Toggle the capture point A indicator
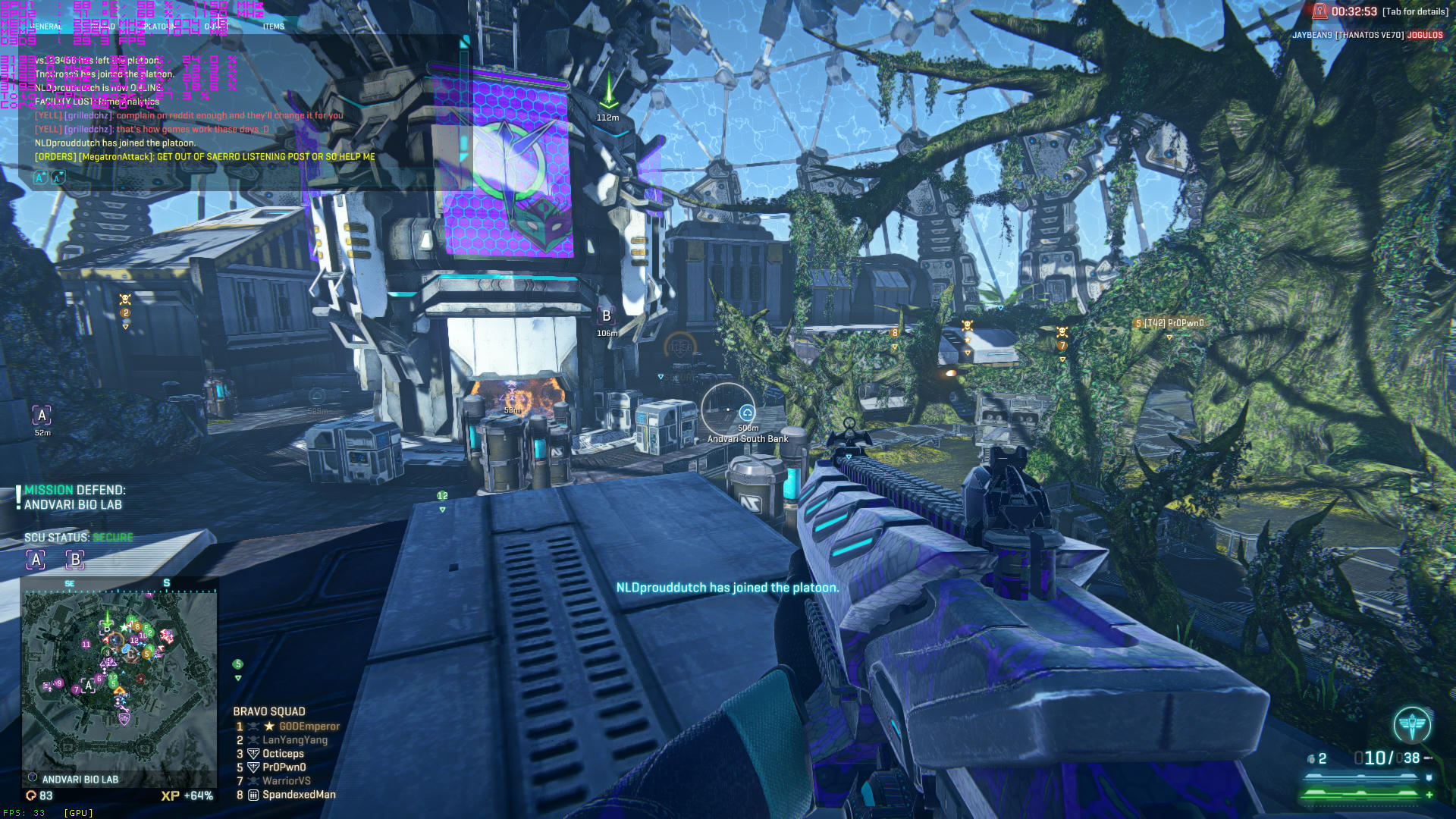The width and height of the screenshot is (1456, 819). (x=35, y=560)
